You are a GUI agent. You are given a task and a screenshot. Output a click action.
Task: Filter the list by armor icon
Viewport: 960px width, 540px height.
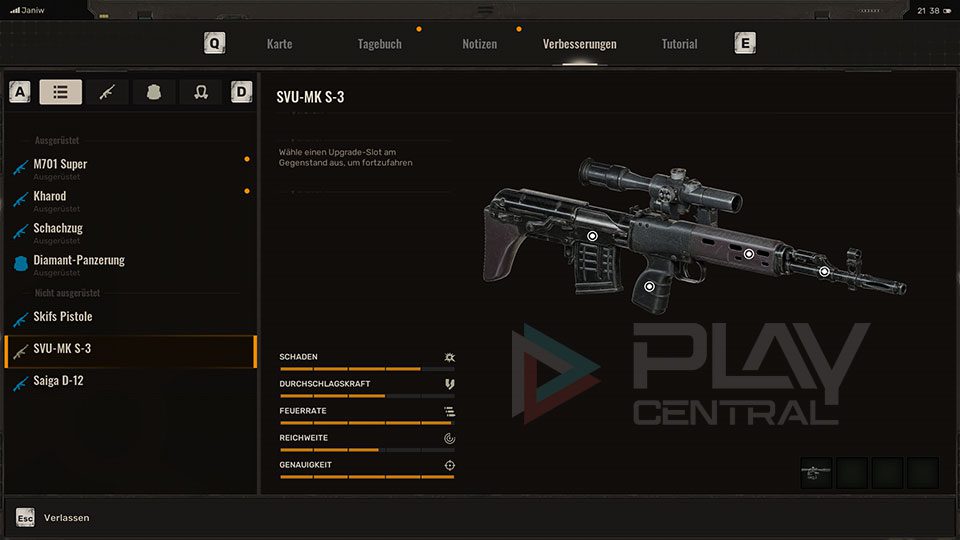pos(154,92)
